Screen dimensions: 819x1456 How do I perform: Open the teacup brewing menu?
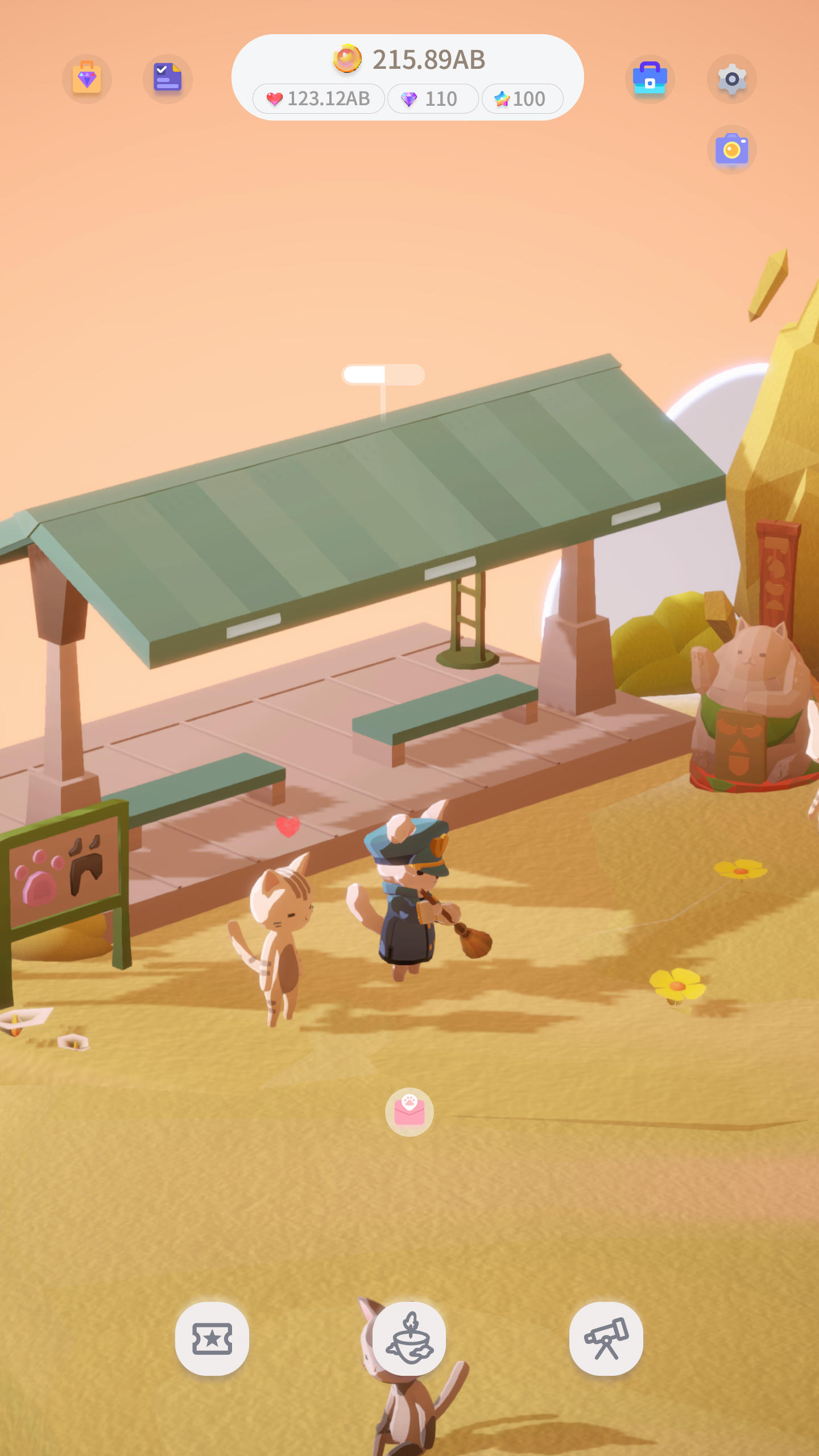click(409, 1338)
